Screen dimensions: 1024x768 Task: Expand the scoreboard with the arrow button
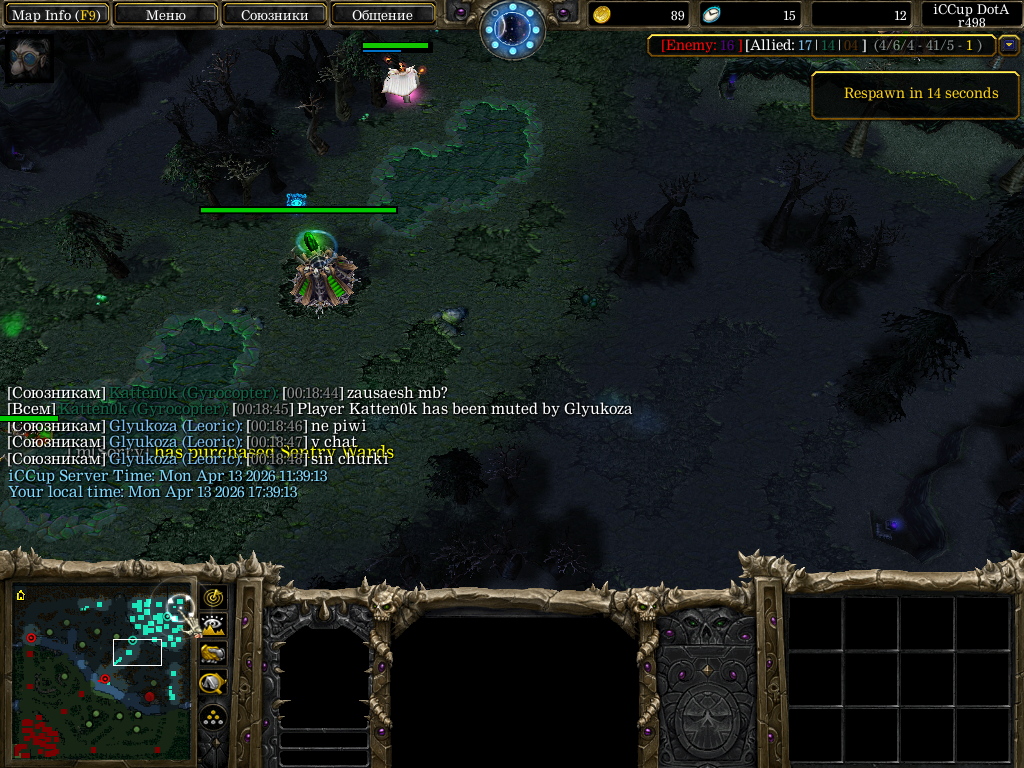pyautogui.click(x=1009, y=45)
